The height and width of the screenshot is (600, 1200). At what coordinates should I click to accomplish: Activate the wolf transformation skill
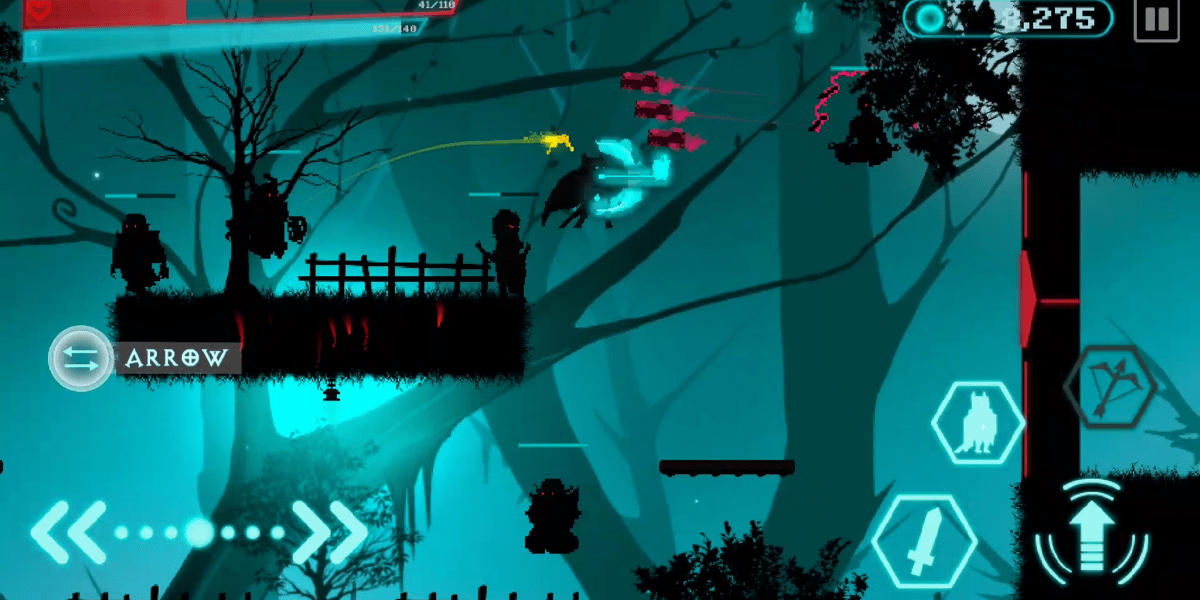tap(977, 423)
